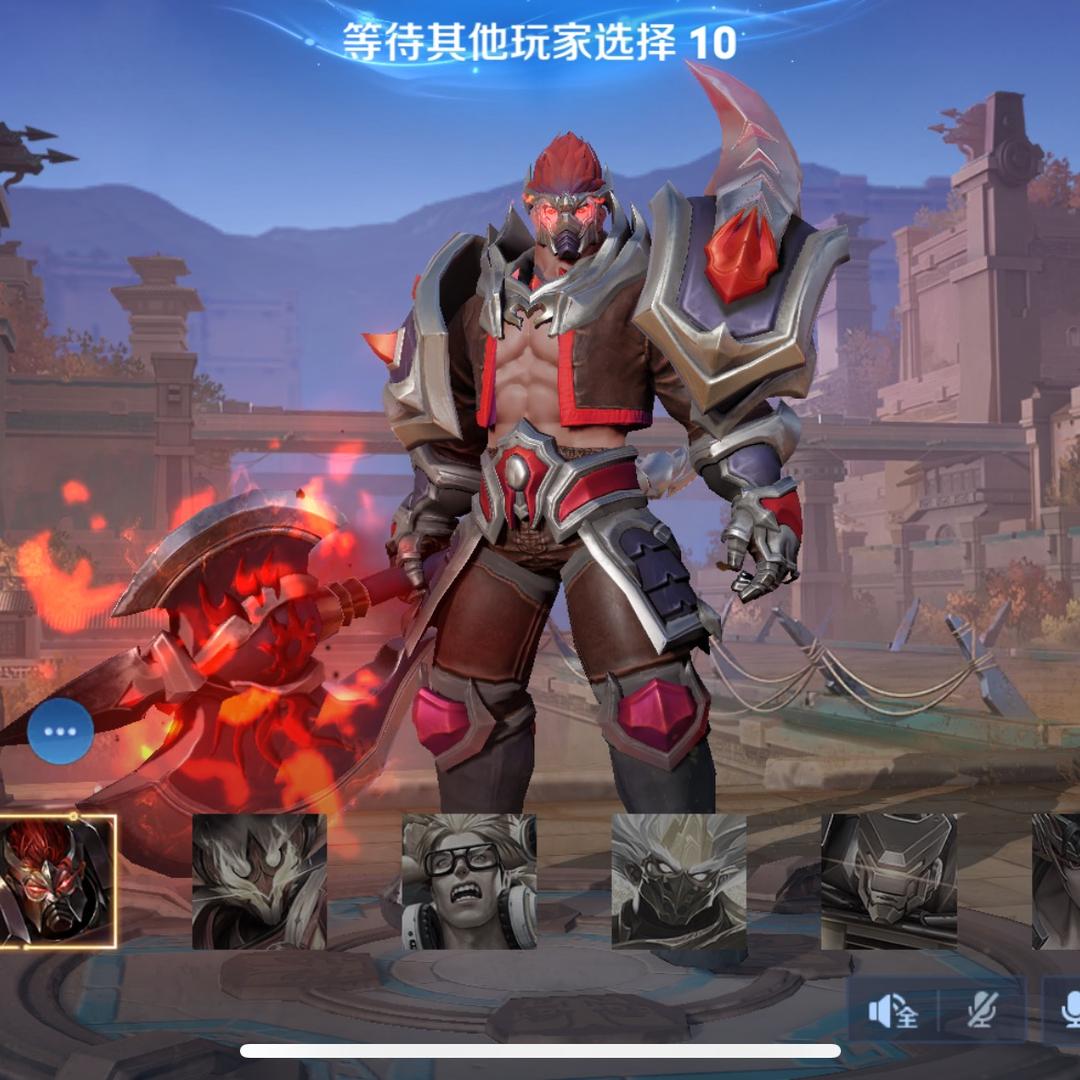Viewport: 1080px width, 1080px height.
Task: Choose the armored robot helmet hero portrait
Action: 888,881
